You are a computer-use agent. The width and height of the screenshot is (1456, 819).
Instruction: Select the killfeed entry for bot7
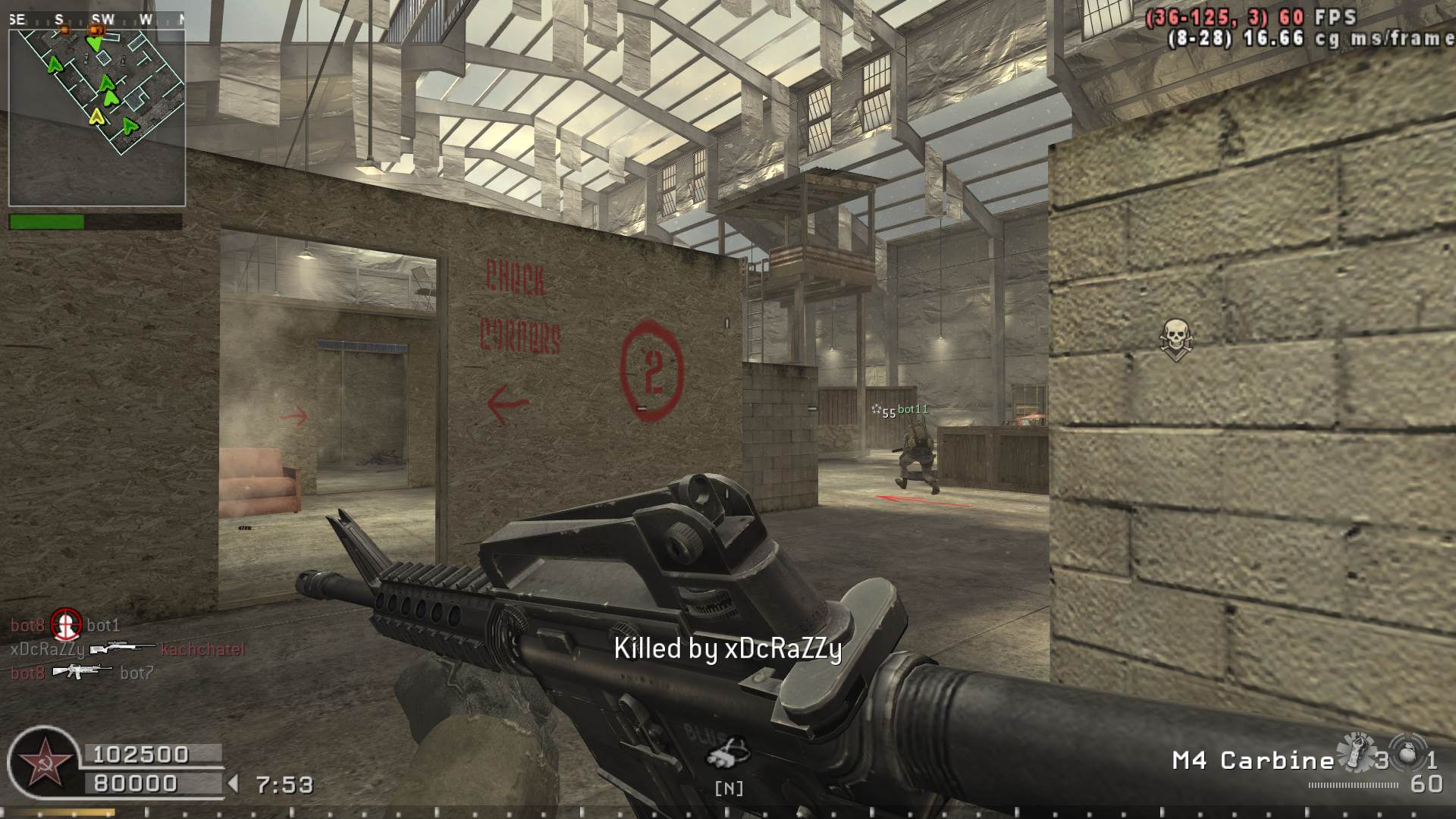click(136, 673)
